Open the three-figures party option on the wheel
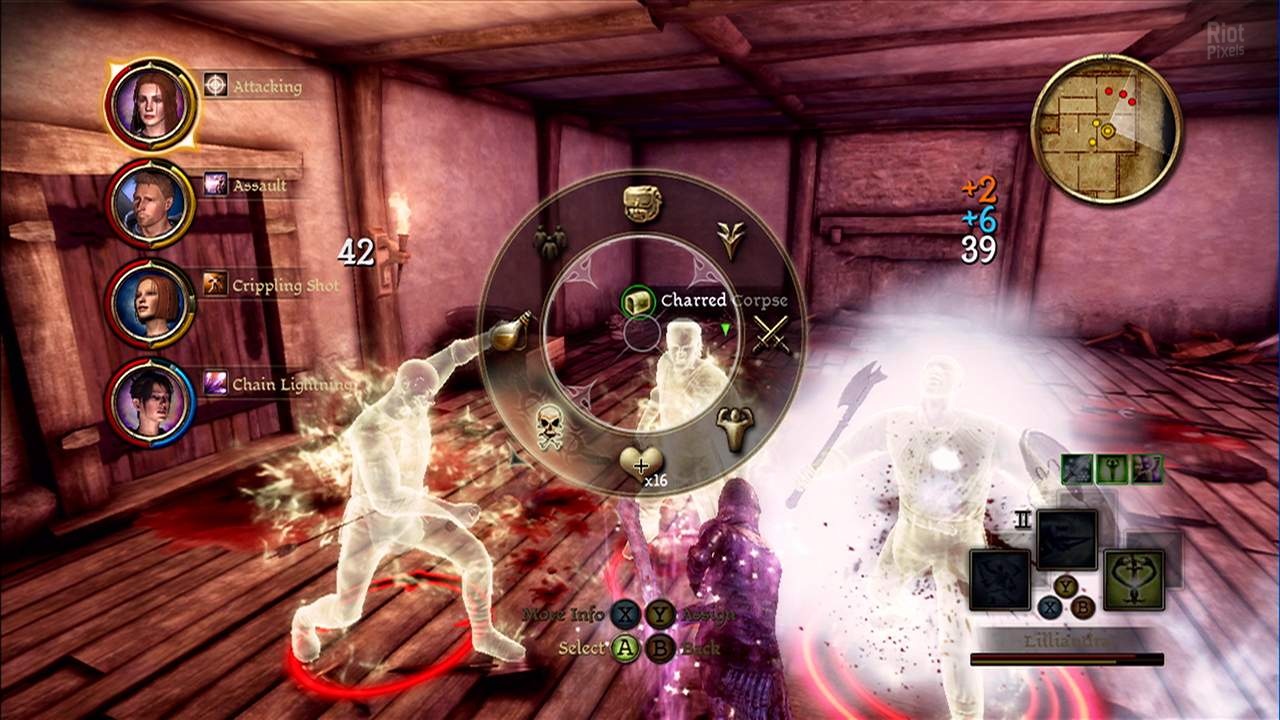The width and height of the screenshot is (1280, 720). coord(549,240)
